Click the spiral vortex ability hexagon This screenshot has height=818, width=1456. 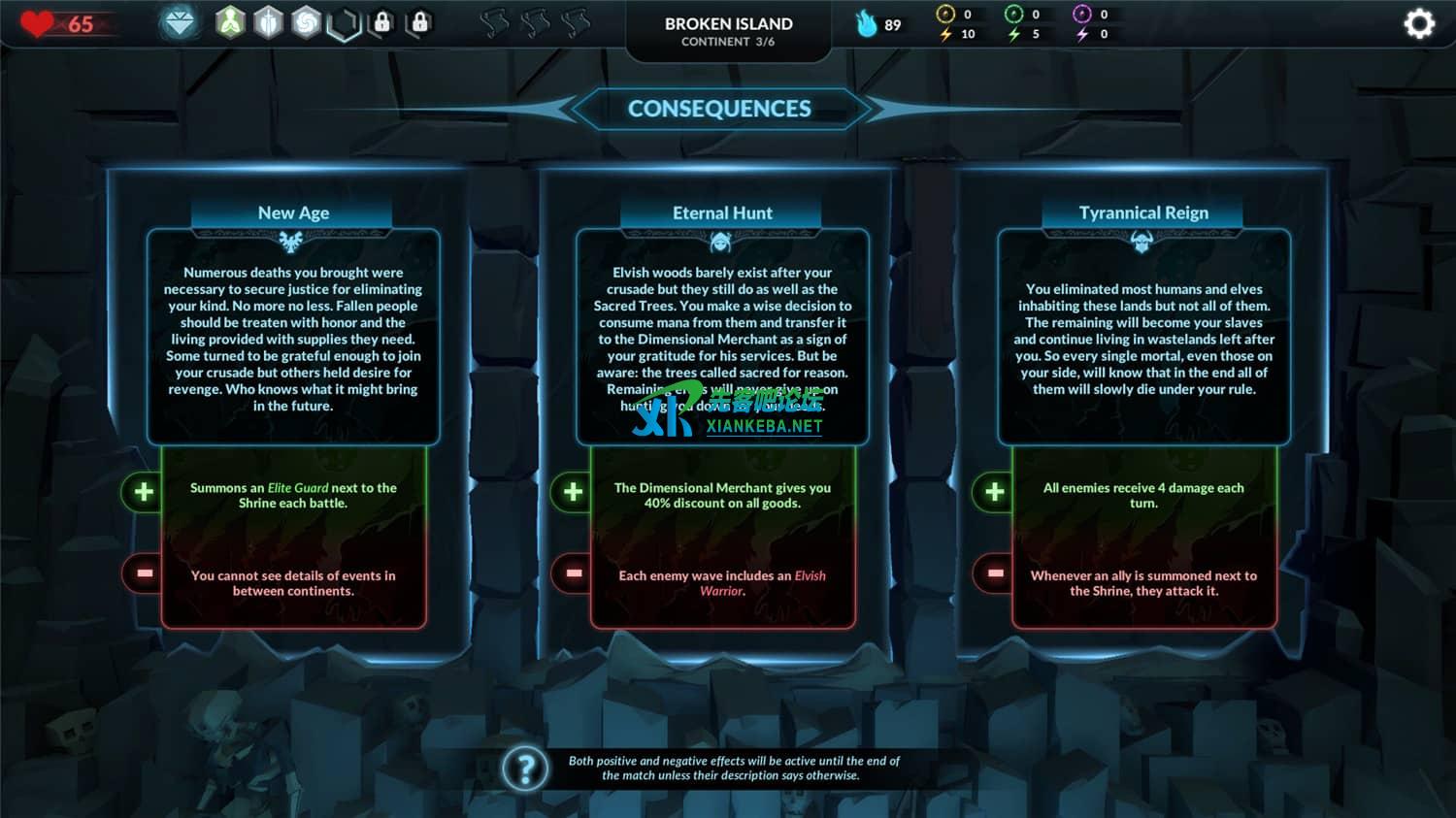(305, 24)
